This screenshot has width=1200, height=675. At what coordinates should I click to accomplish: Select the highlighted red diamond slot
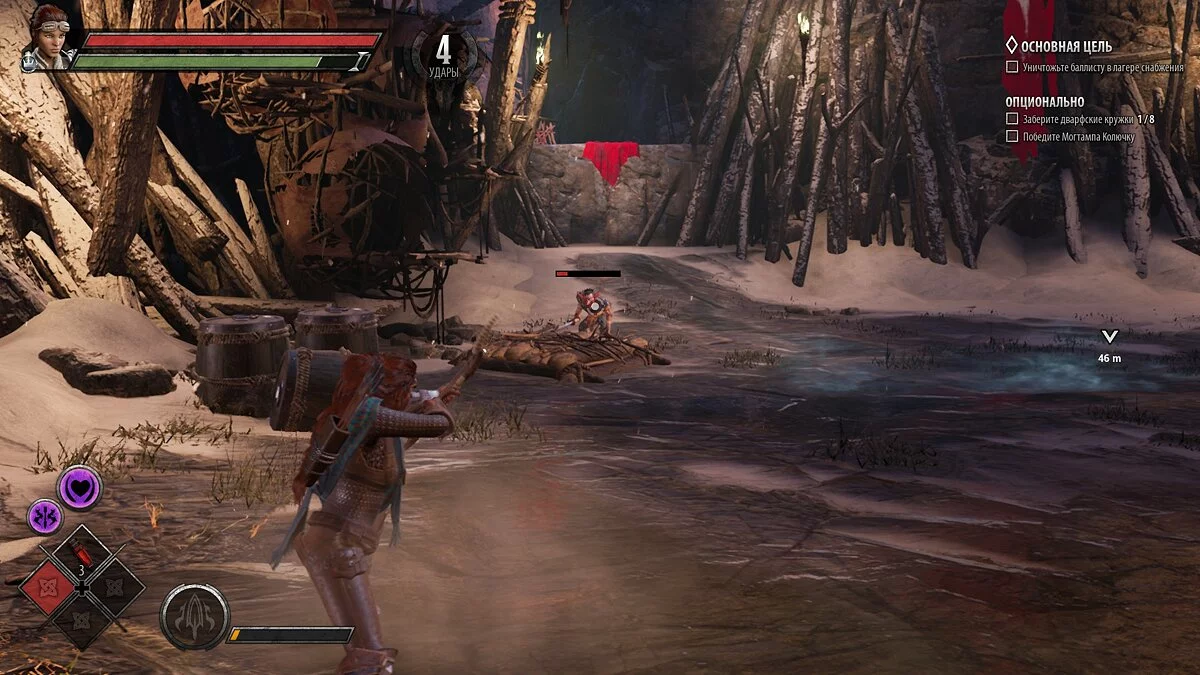48,587
